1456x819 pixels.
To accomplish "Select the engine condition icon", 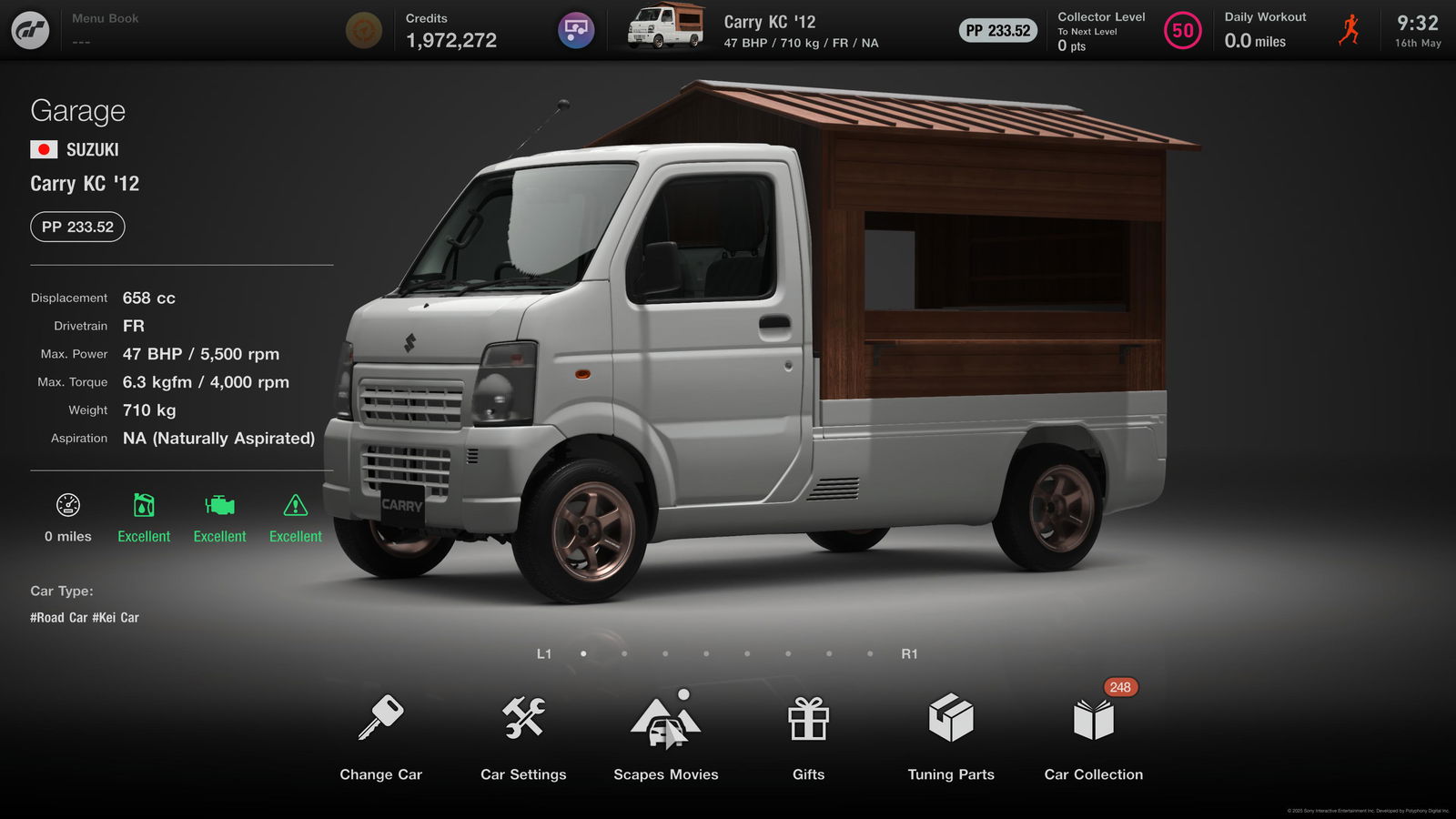I will 218,507.
